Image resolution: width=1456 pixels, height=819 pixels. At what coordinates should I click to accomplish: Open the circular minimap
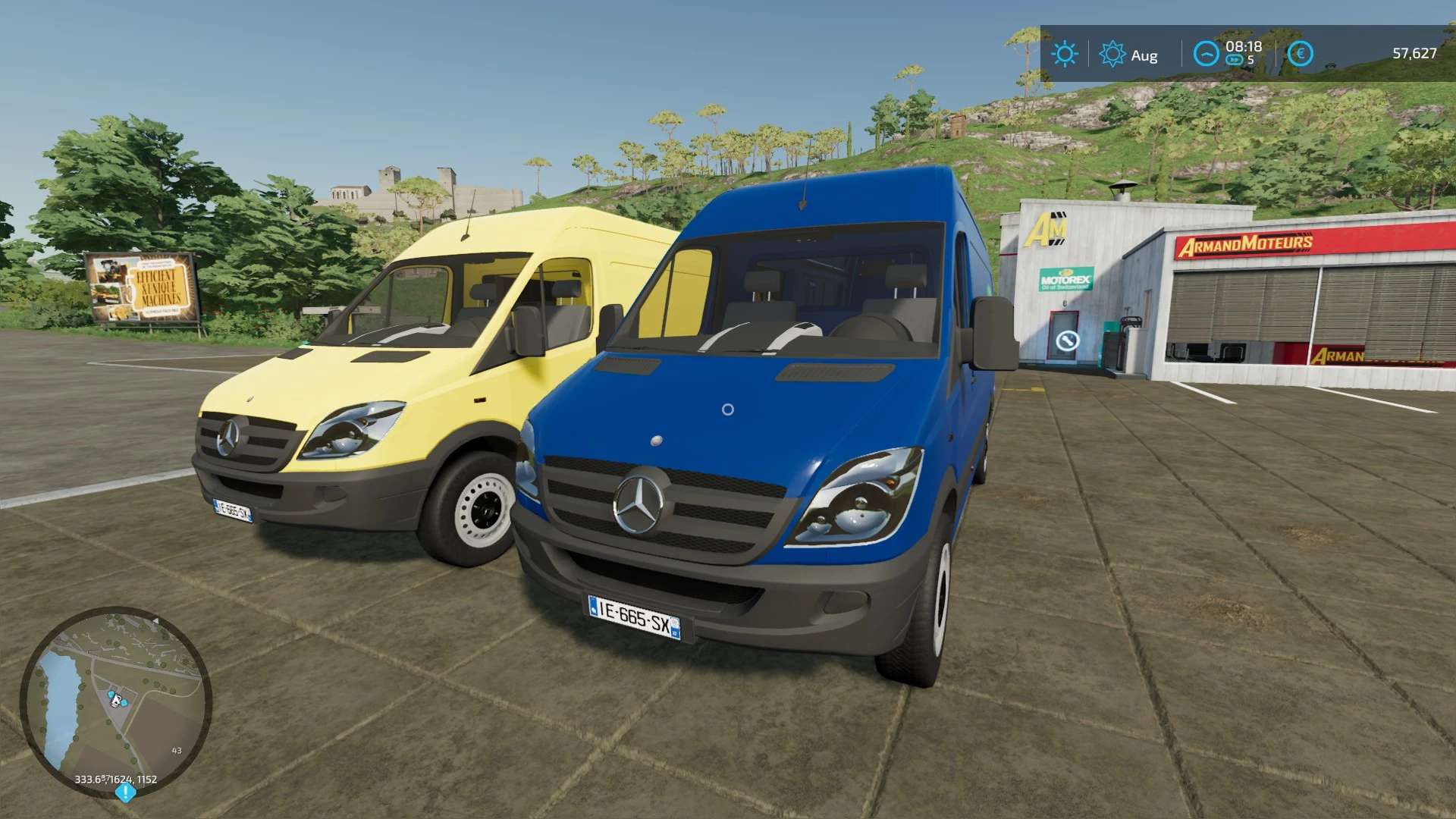(115, 701)
